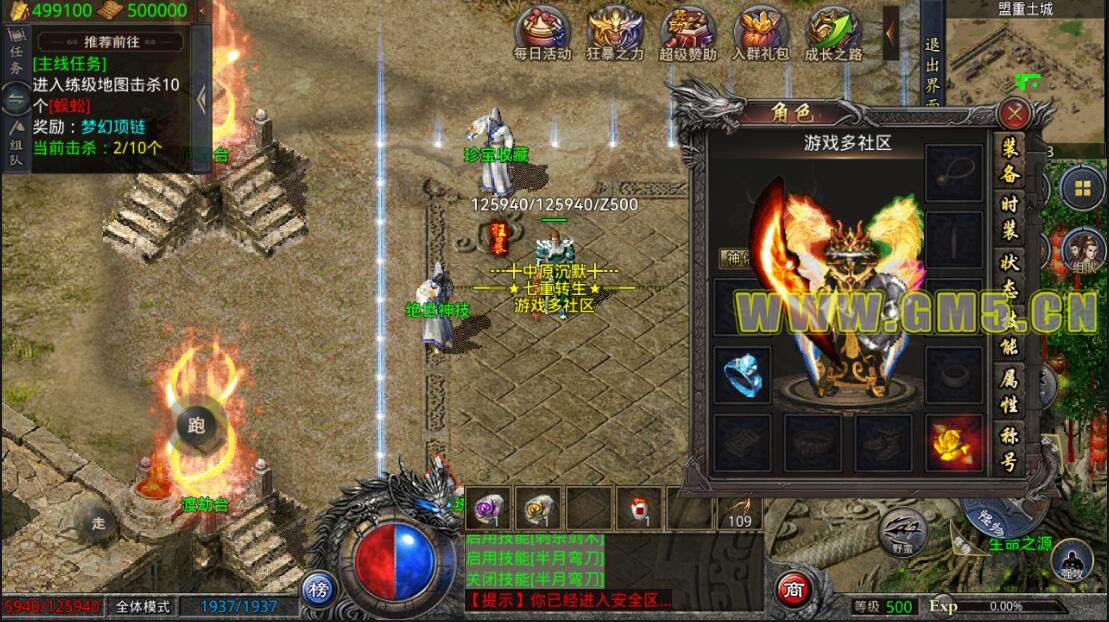Open the 成长之路 growth path icon
This screenshot has height=622, width=1109.
pyautogui.click(x=835, y=34)
